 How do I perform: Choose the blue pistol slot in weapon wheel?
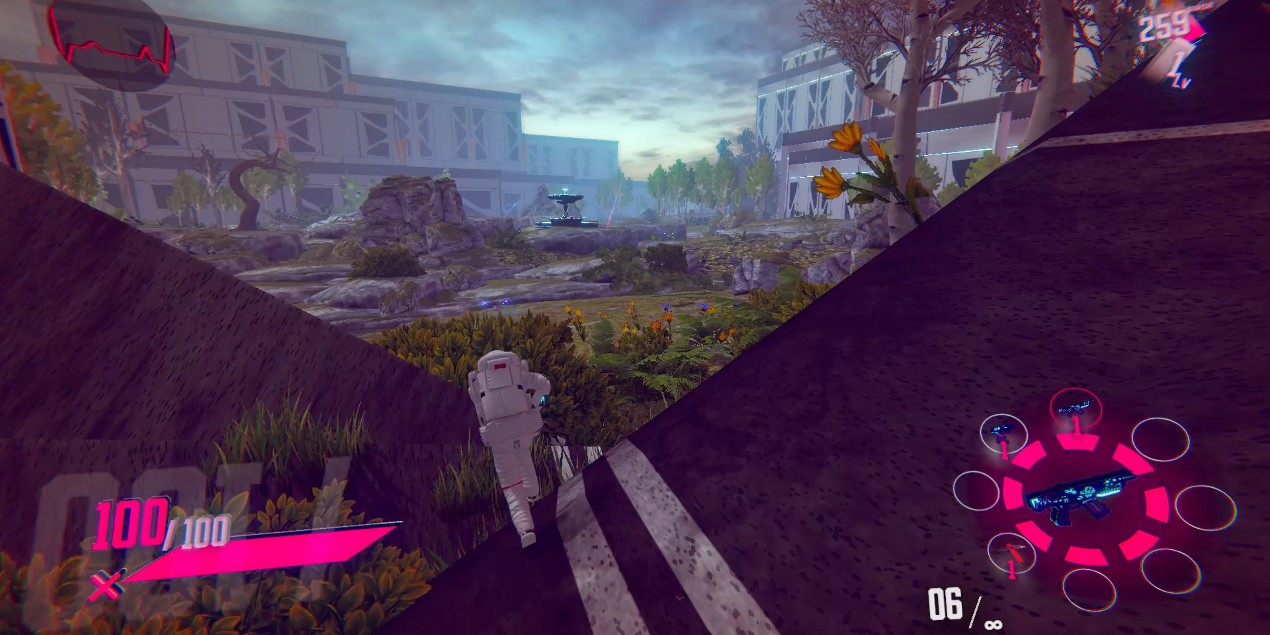coord(1003,435)
